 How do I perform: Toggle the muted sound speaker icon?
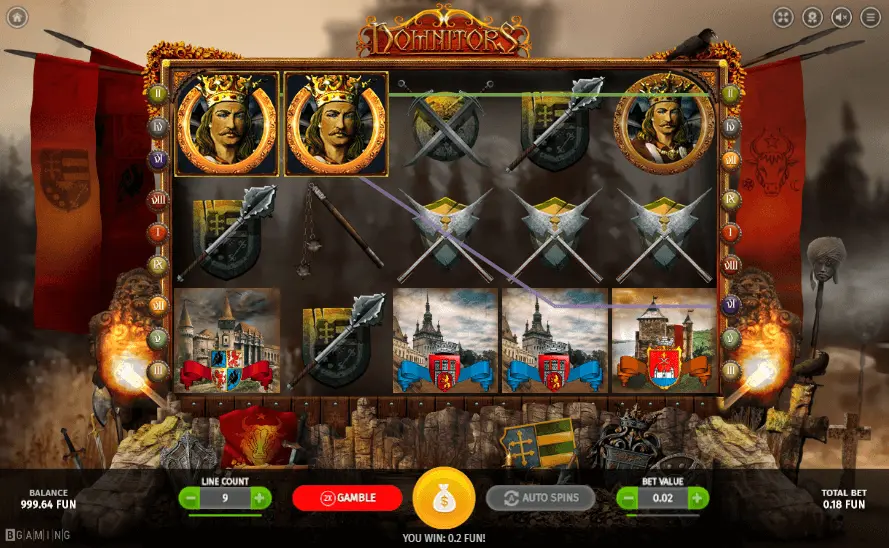(841, 17)
